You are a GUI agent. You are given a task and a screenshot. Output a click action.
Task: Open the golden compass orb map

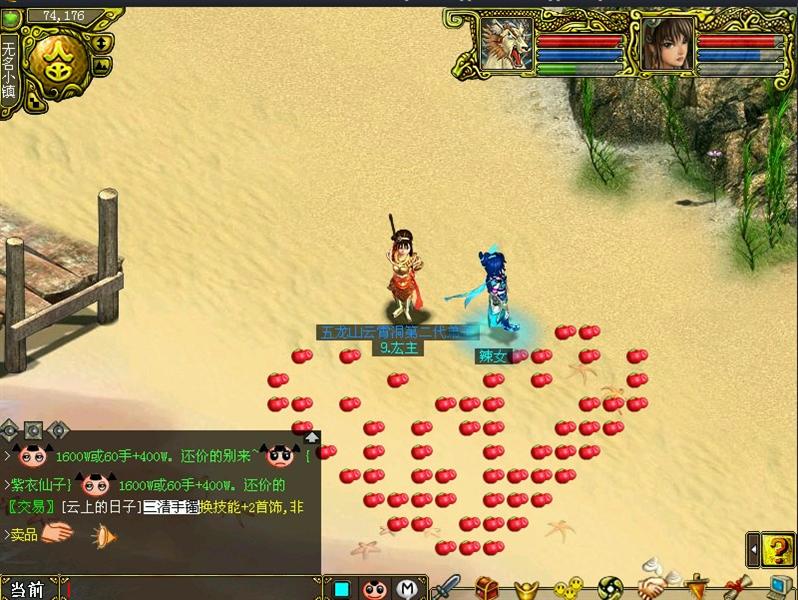(x=56, y=62)
